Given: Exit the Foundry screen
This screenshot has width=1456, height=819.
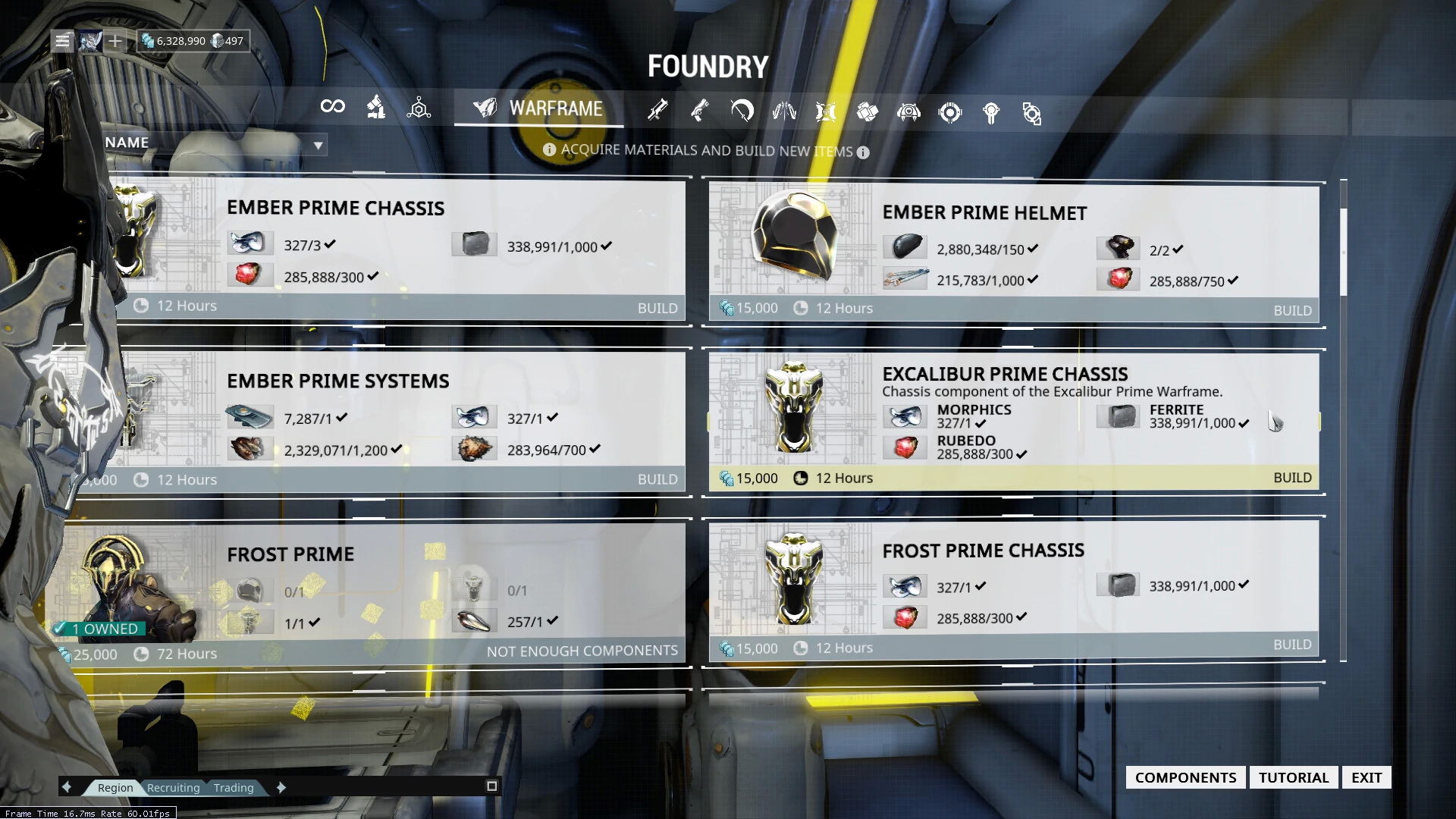Looking at the screenshot, I should click(1366, 777).
